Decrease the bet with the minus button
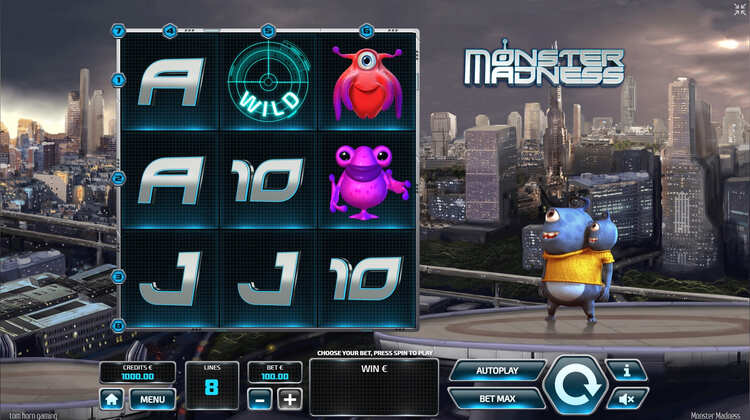Screen dimensions: 750x420 click(260, 399)
